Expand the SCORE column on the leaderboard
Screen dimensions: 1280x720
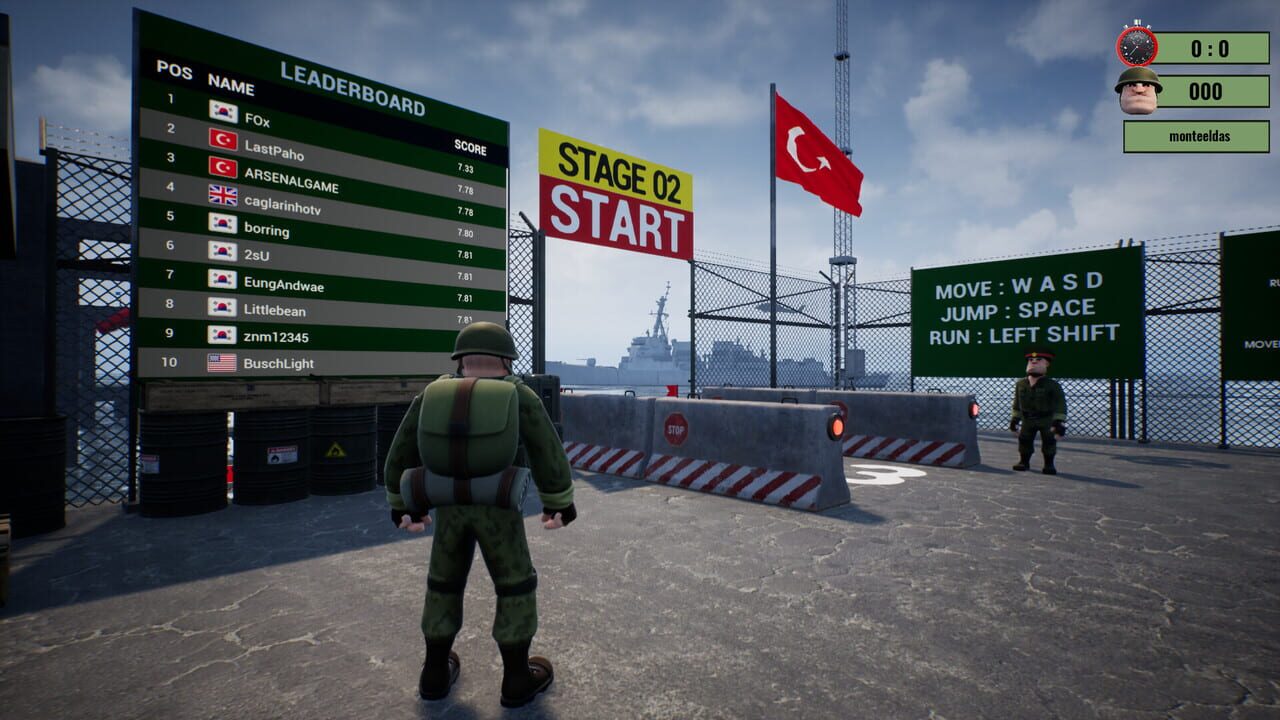[x=470, y=146]
